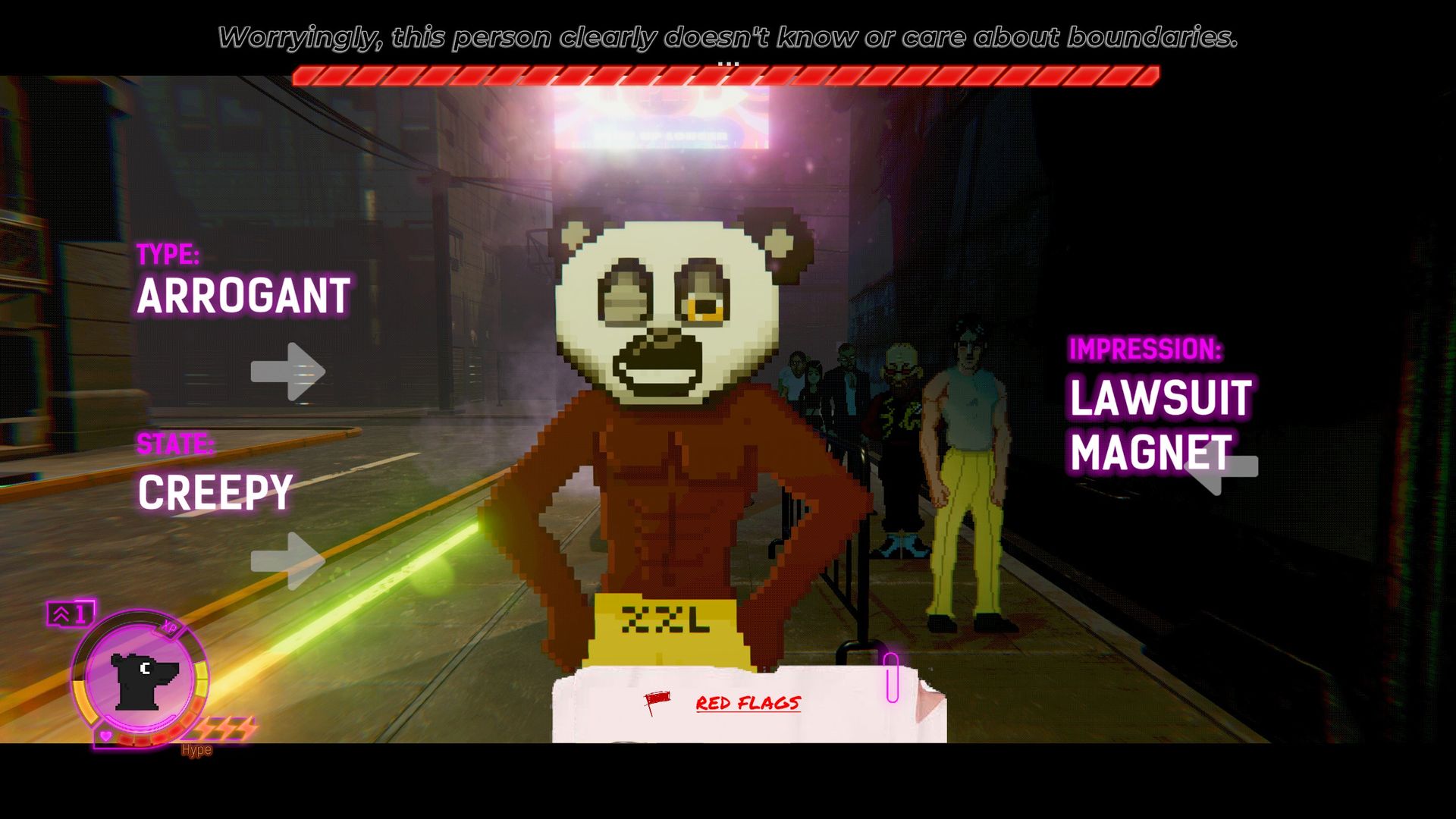Screen dimensions: 1456x819
Task: Open the ellipsis indicator above the progress bar
Action: [x=730, y=62]
